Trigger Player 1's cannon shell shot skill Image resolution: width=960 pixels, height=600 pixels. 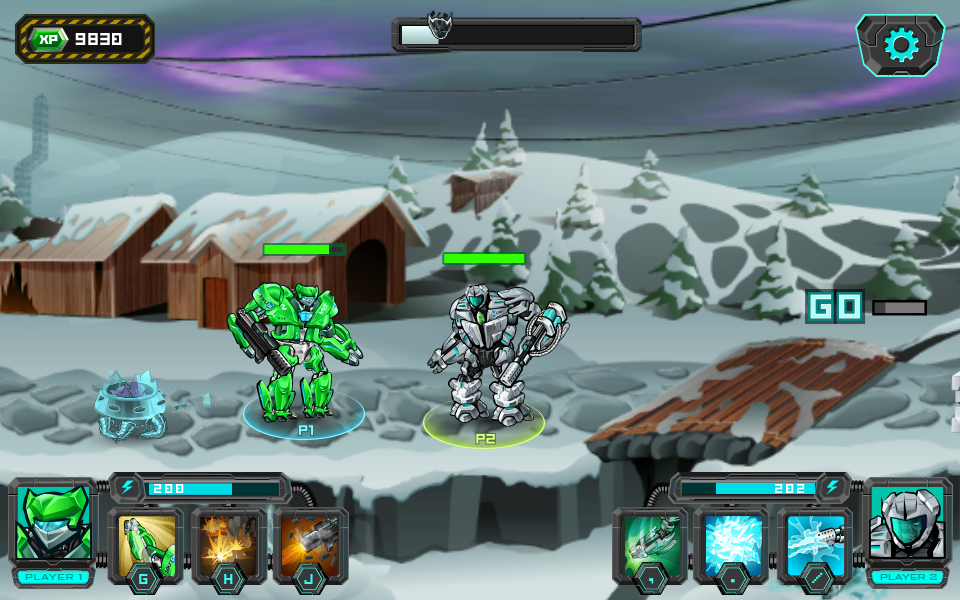pos(310,545)
